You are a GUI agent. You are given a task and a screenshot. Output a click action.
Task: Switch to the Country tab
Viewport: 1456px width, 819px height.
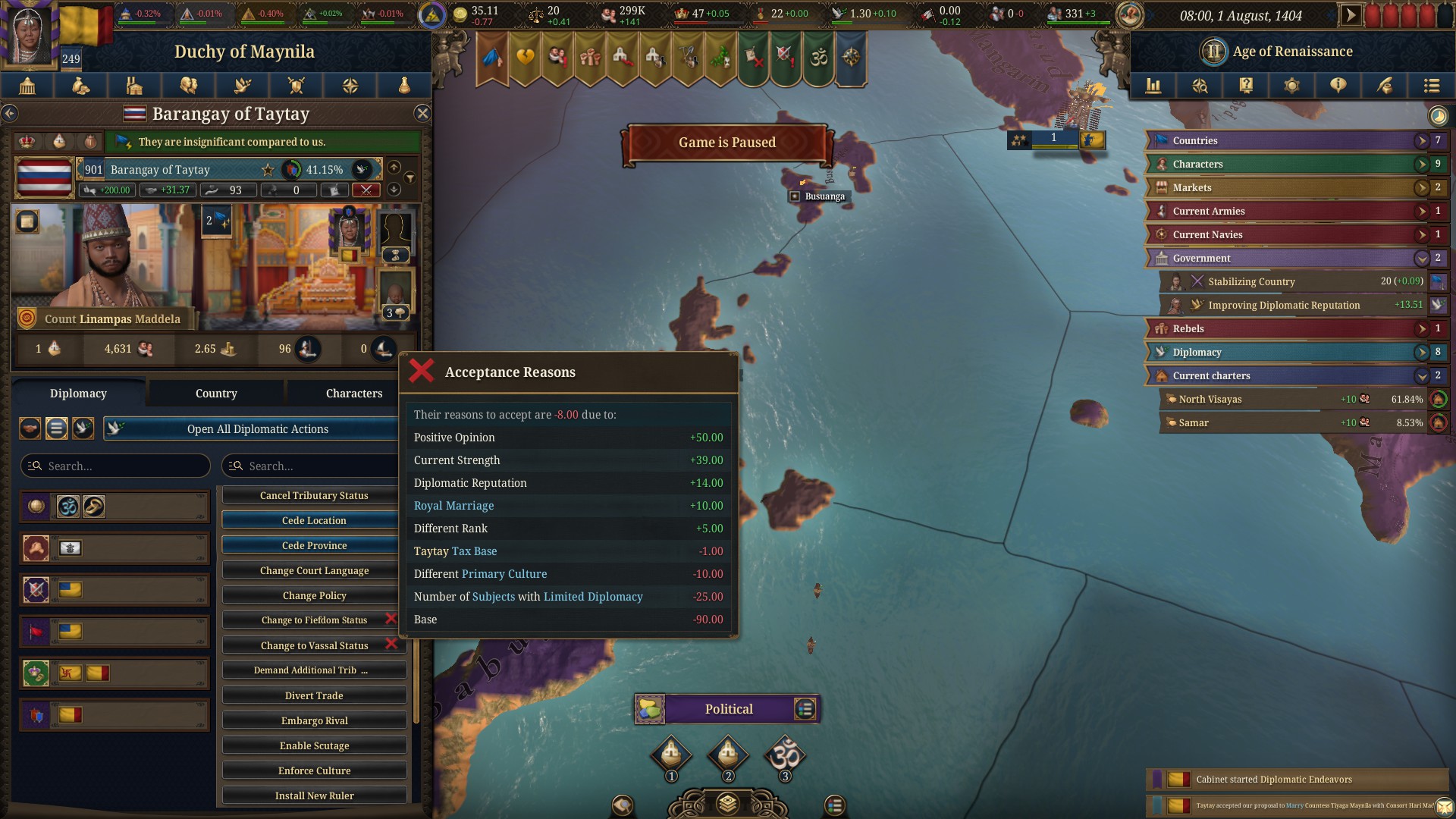tap(215, 393)
